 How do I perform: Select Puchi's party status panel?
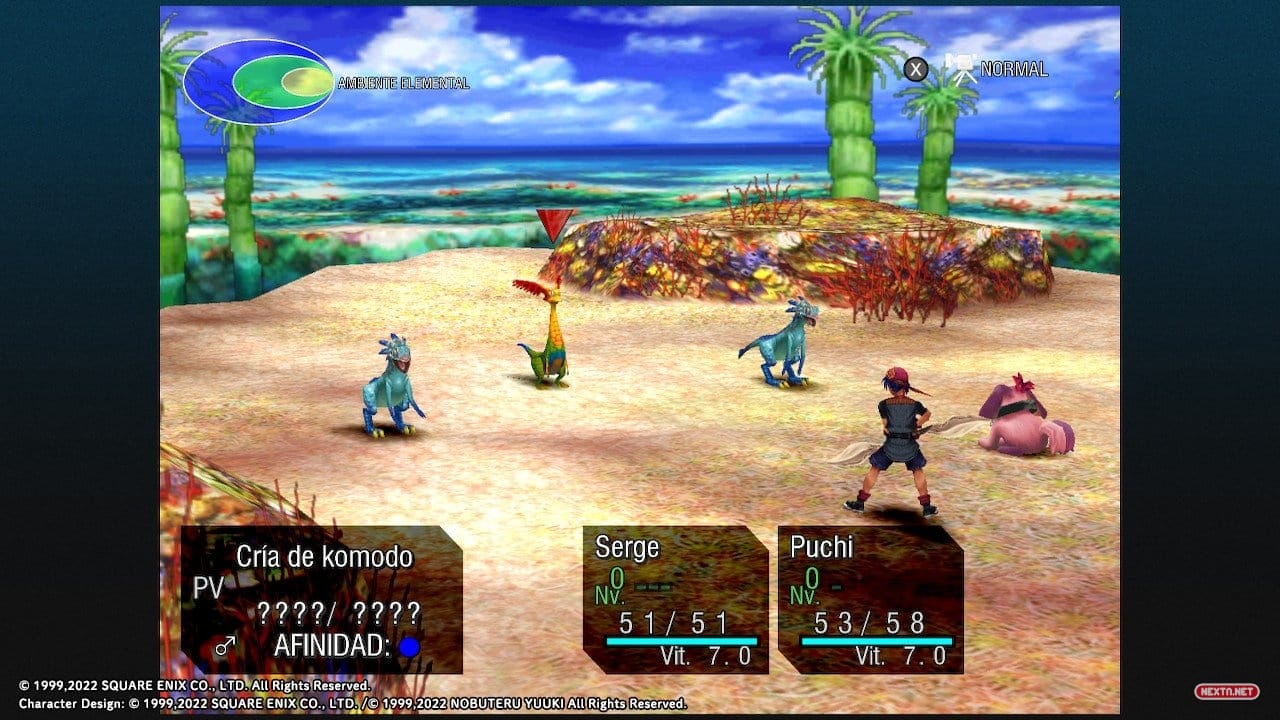(x=870, y=599)
